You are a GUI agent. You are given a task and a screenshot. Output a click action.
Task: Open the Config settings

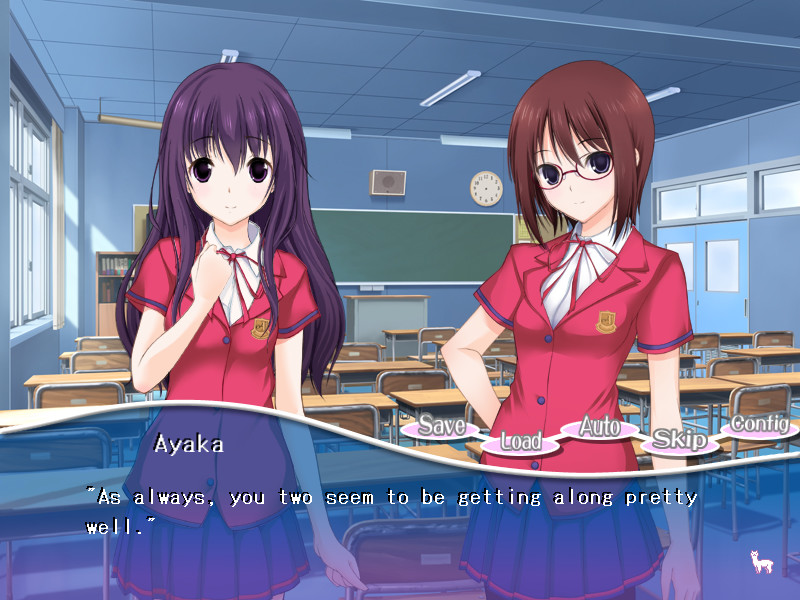click(x=759, y=424)
